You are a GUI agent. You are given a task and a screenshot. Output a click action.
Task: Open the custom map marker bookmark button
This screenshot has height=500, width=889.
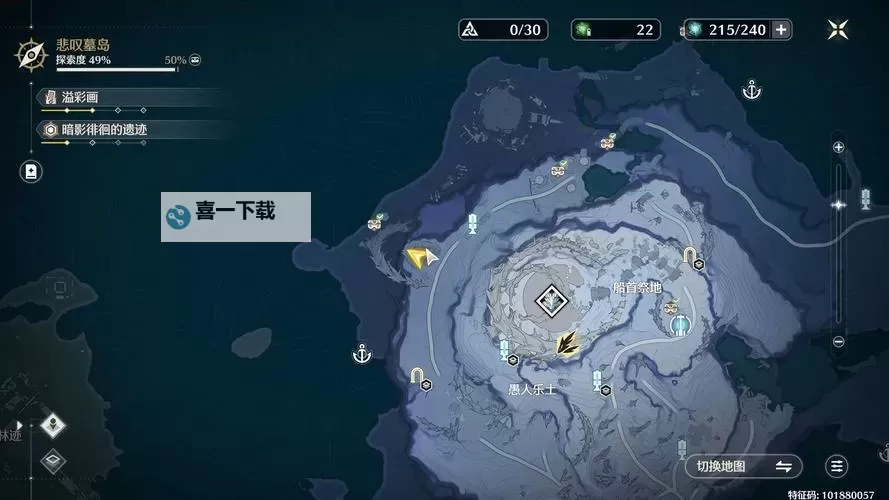pyautogui.click(x=31, y=171)
